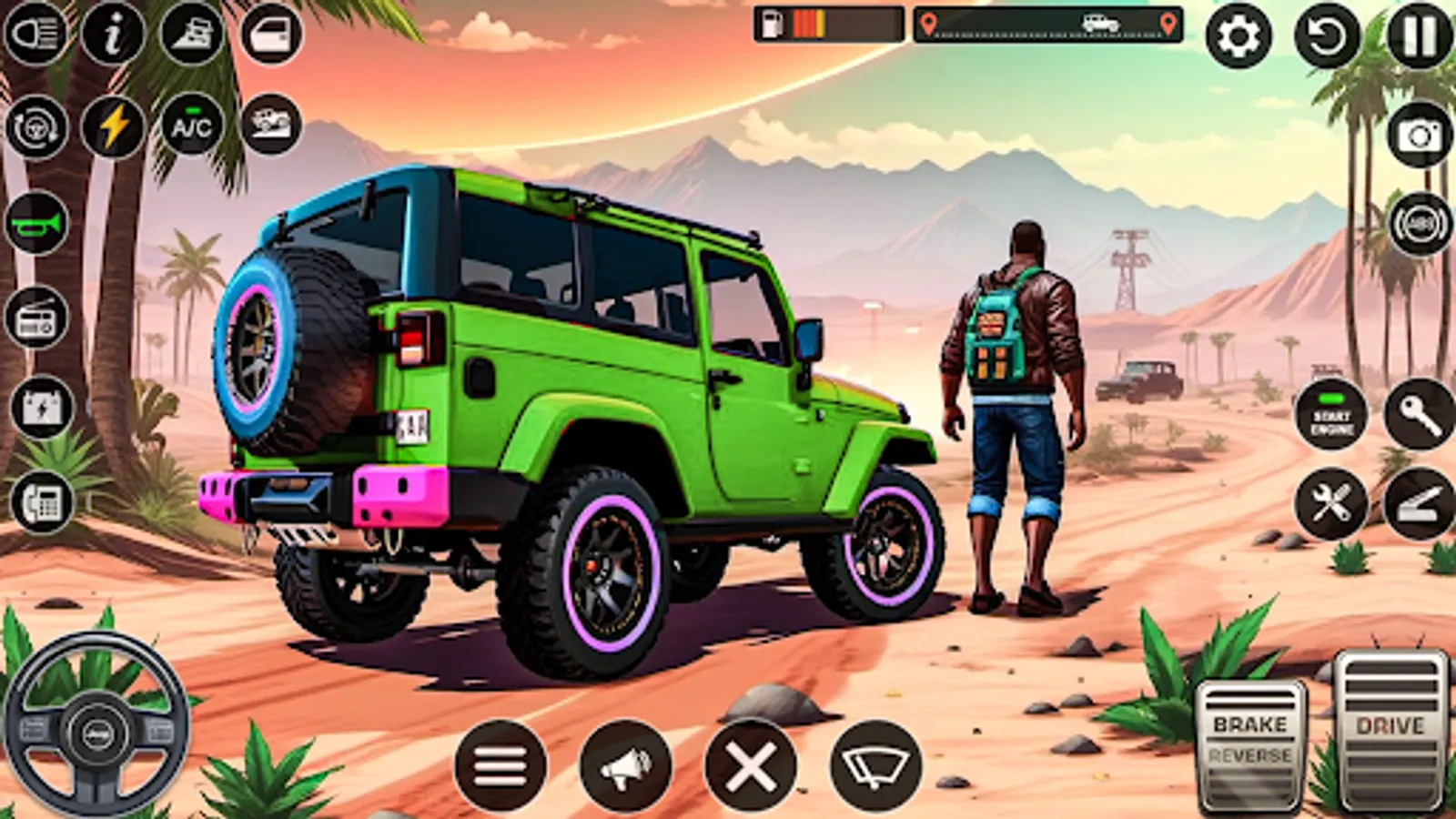
Task: Enable the ABS system
Action: (1418, 222)
